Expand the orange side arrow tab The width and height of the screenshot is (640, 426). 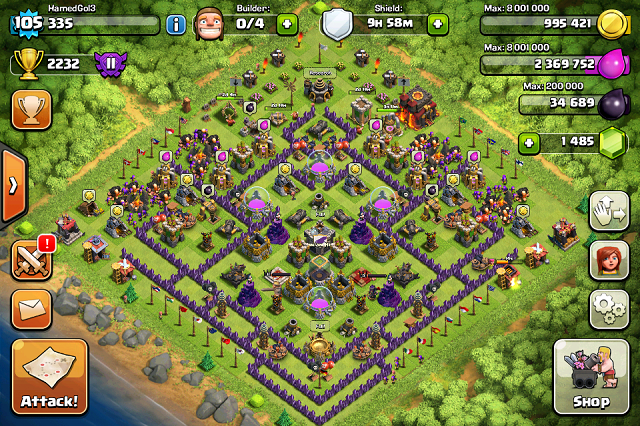point(12,187)
